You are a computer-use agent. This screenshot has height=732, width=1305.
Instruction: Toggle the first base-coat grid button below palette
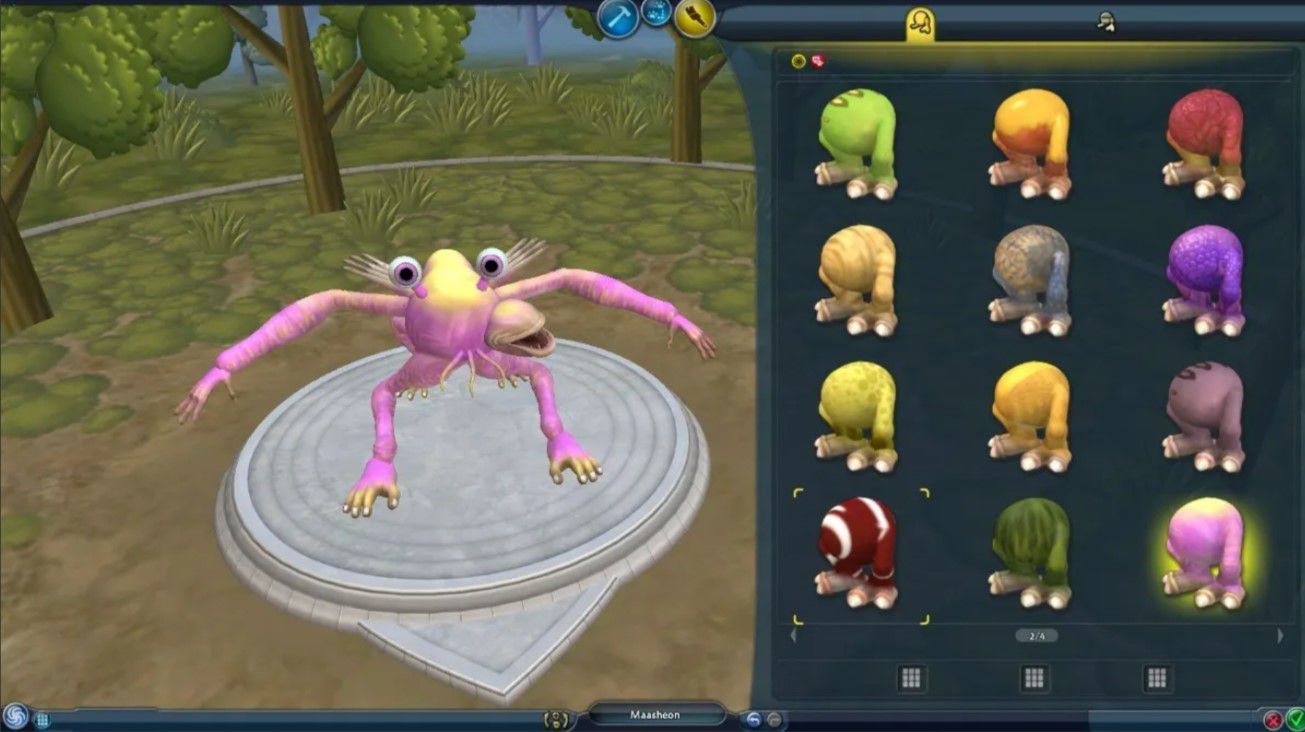912,676
